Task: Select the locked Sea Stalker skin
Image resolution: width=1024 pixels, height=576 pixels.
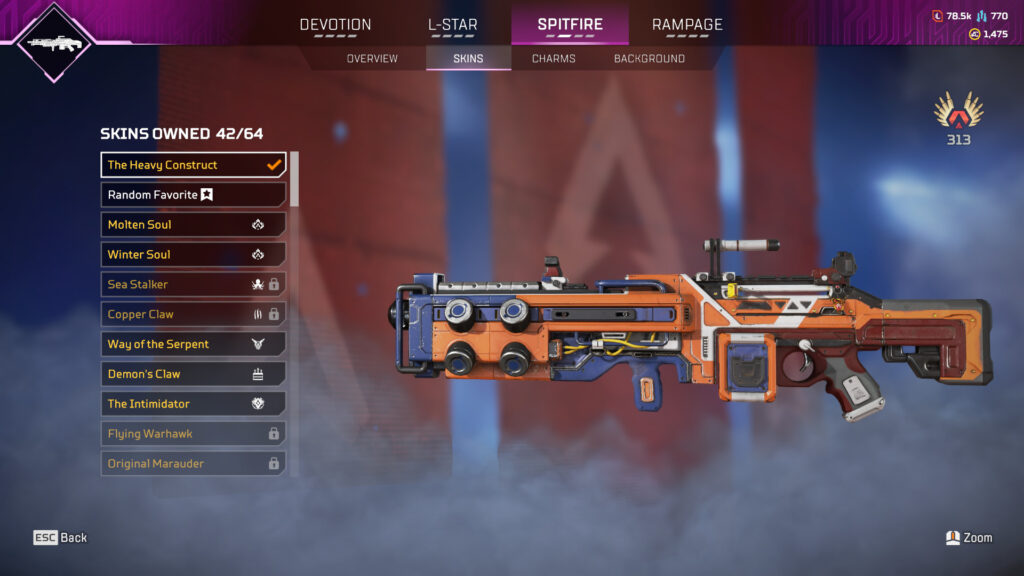Action: click(193, 285)
